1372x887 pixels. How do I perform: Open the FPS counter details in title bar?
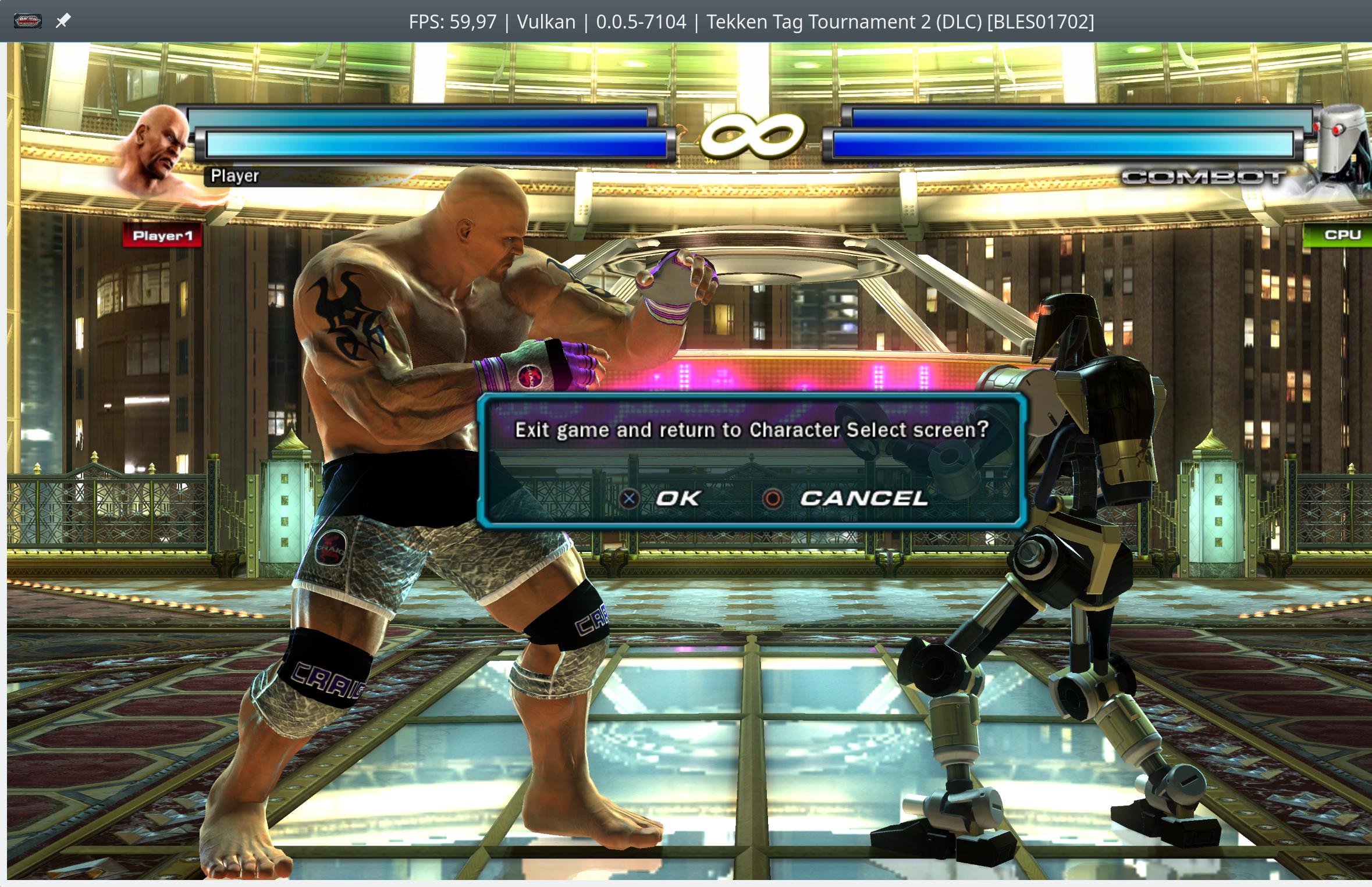coord(453,21)
